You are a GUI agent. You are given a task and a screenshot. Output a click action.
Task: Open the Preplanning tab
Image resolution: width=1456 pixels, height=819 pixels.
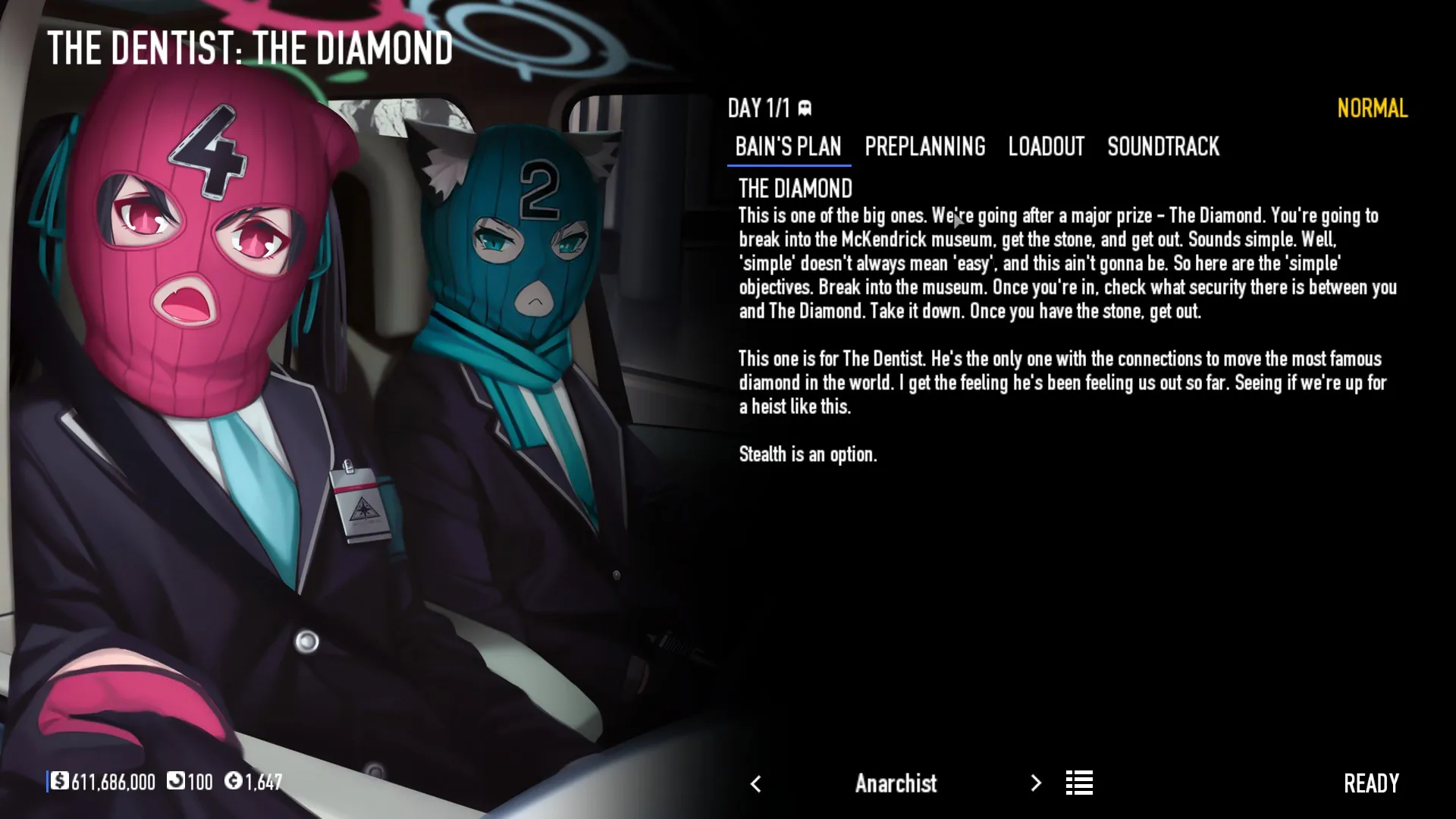(924, 146)
